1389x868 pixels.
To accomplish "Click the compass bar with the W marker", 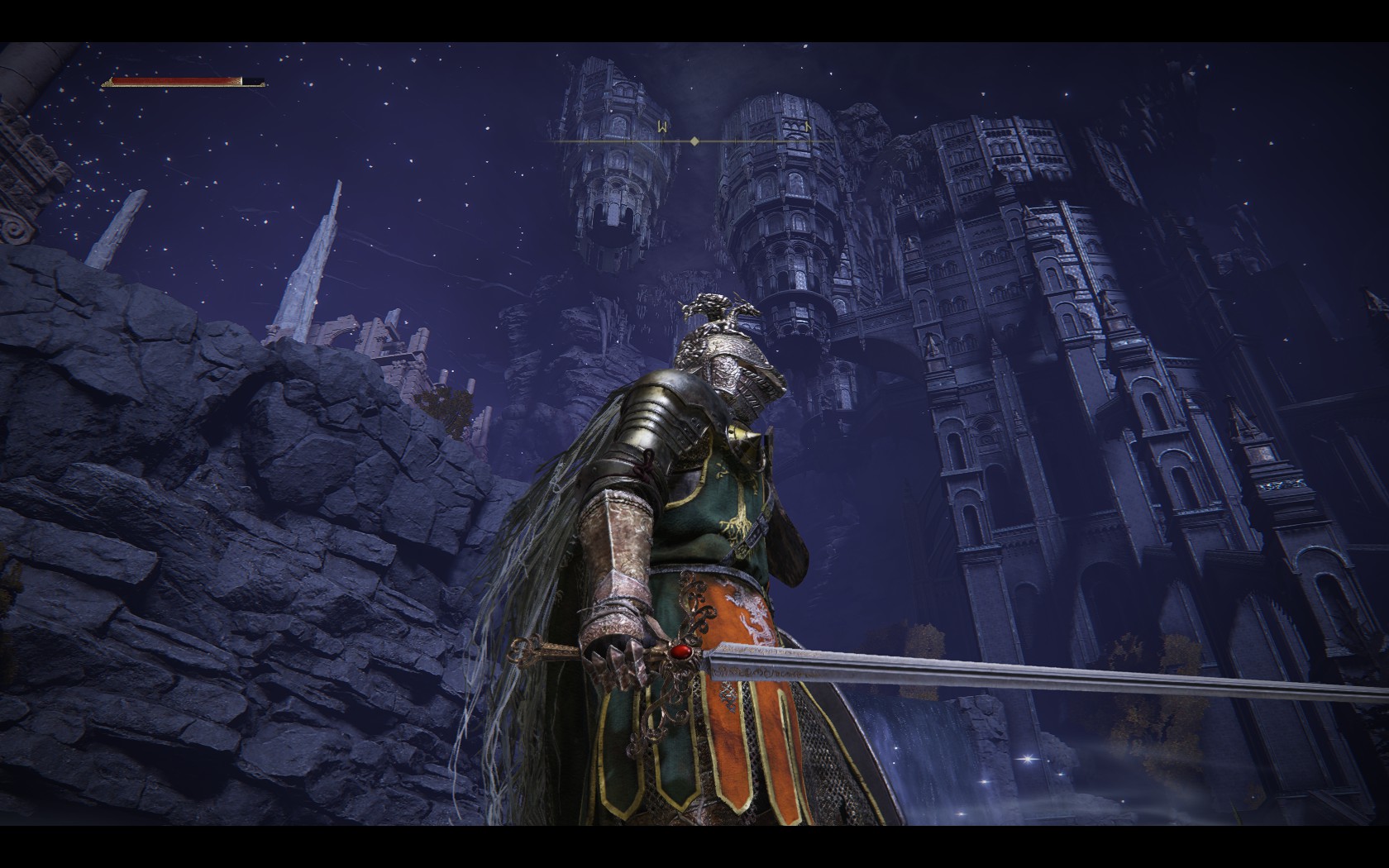I will pyautogui.click(x=694, y=141).
